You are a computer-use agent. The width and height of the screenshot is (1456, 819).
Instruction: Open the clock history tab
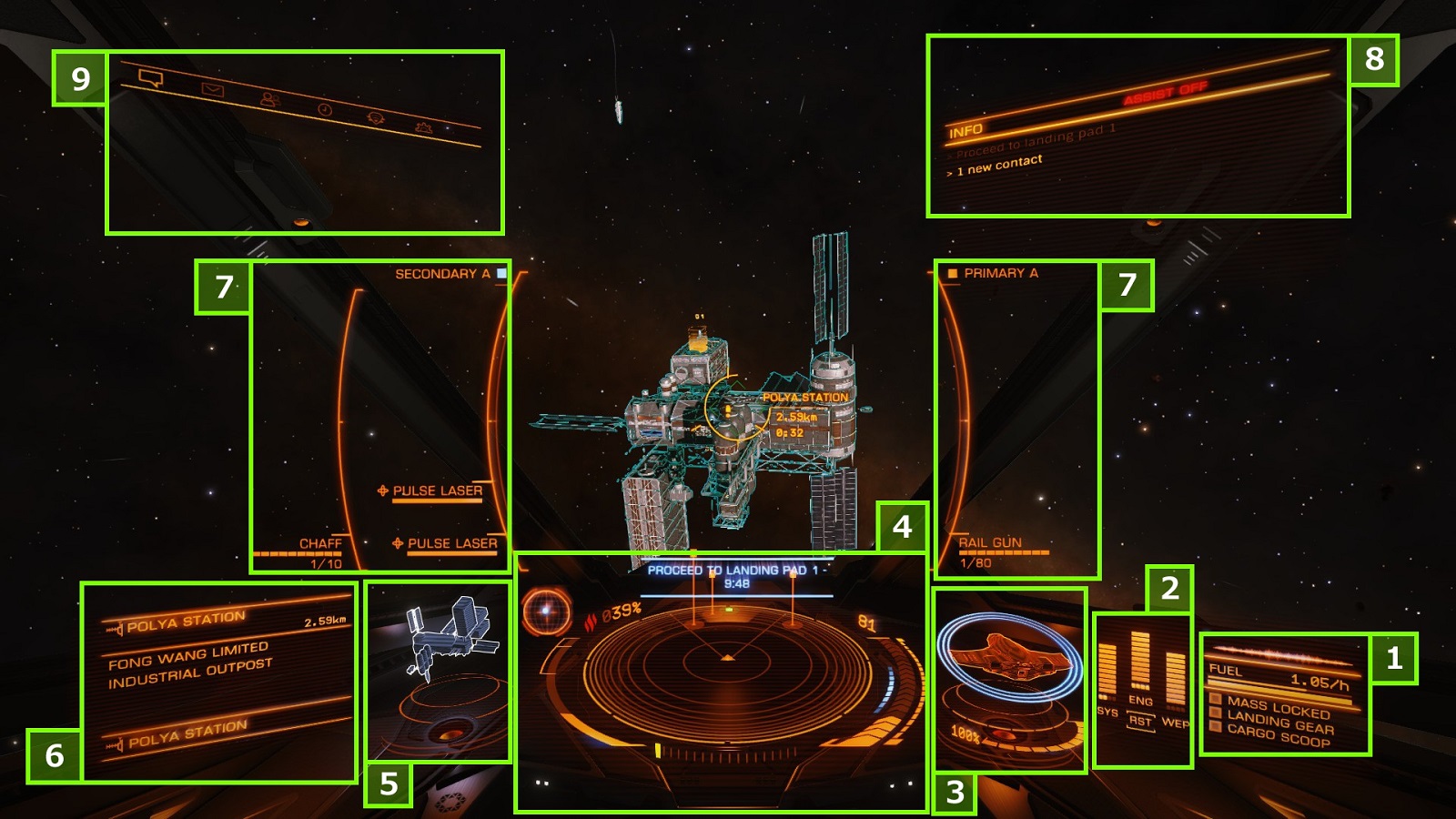(325, 109)
